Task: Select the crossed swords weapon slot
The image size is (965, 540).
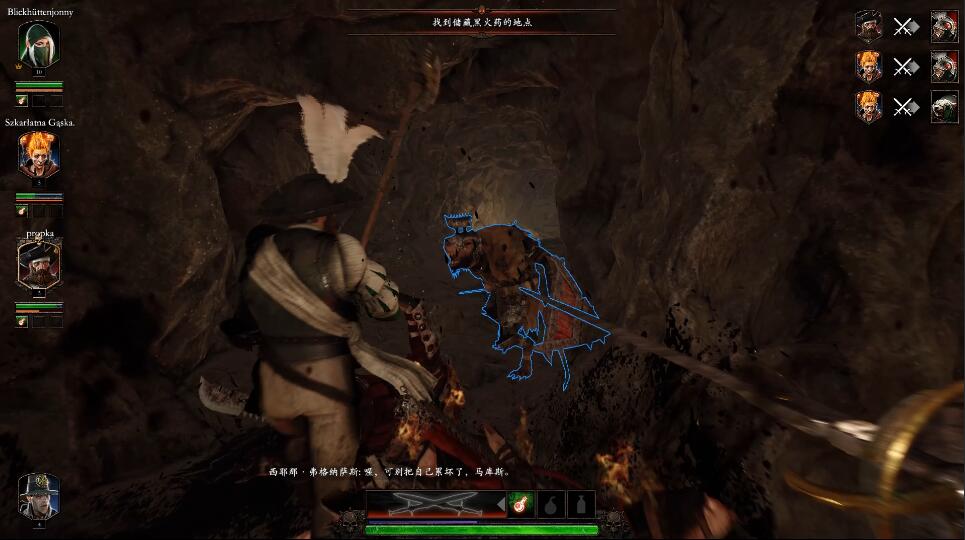Action: pos(433,503)
